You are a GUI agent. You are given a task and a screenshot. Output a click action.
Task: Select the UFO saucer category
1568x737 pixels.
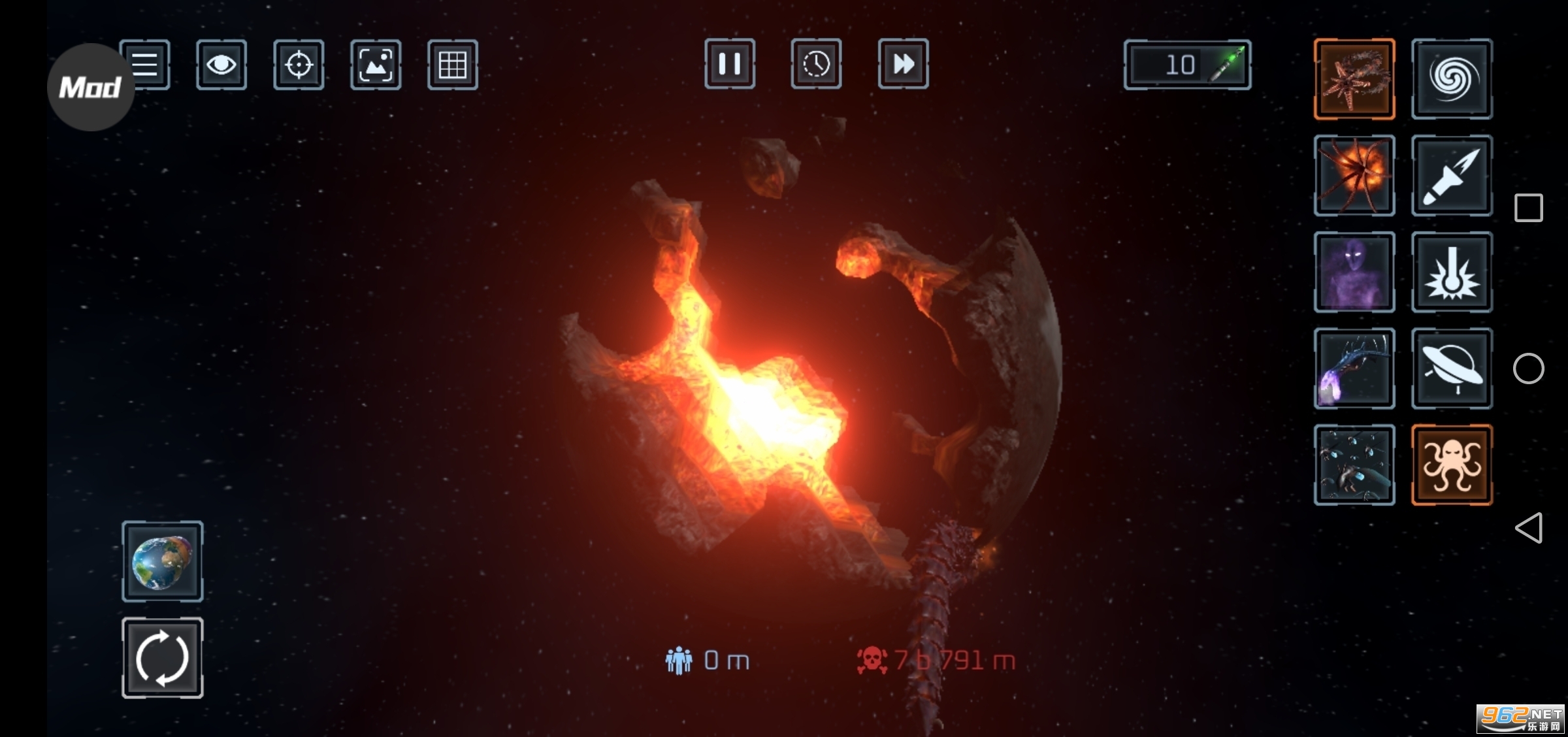(x=1452, y=368)
